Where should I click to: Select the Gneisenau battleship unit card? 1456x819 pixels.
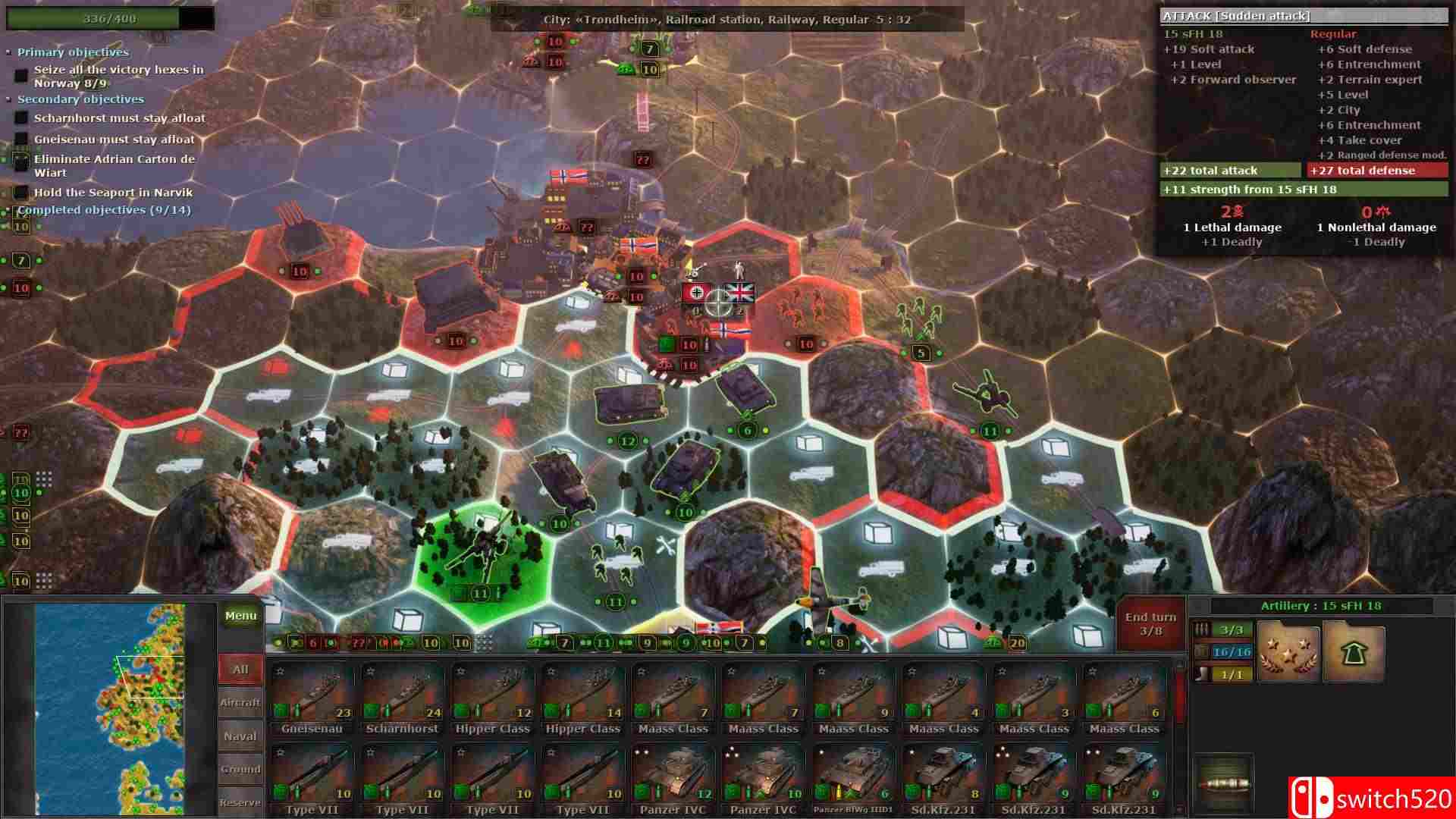pyautogui.click(x=312, y=694)
